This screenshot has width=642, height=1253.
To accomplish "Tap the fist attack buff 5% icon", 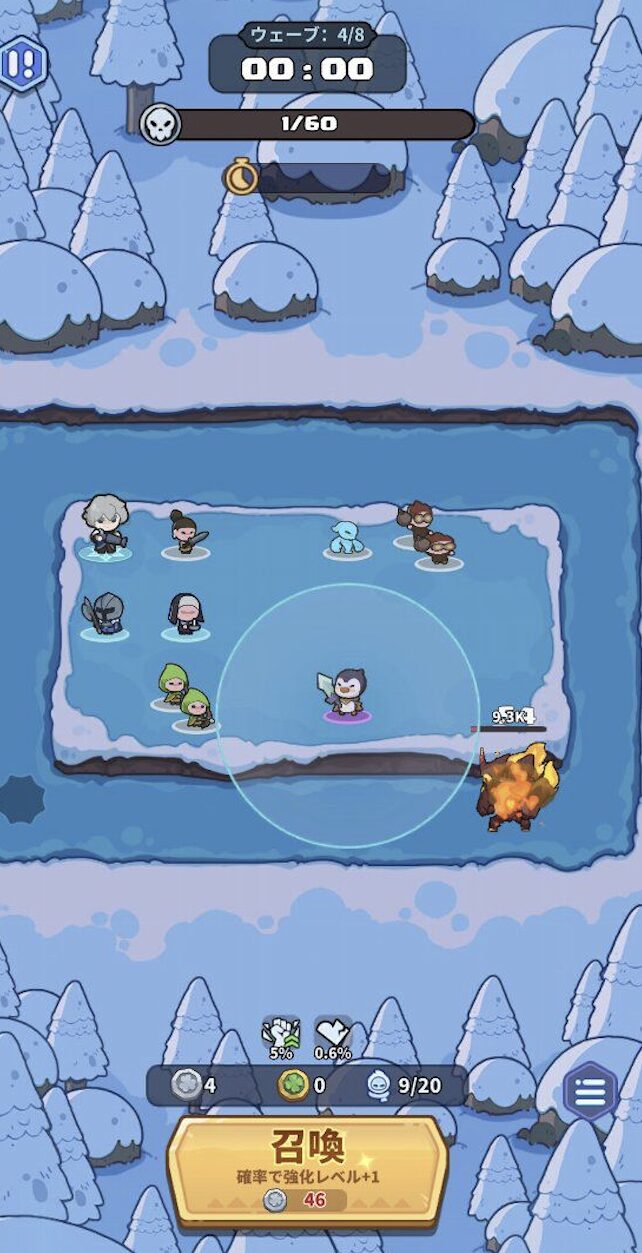I will coord(281,1036).
